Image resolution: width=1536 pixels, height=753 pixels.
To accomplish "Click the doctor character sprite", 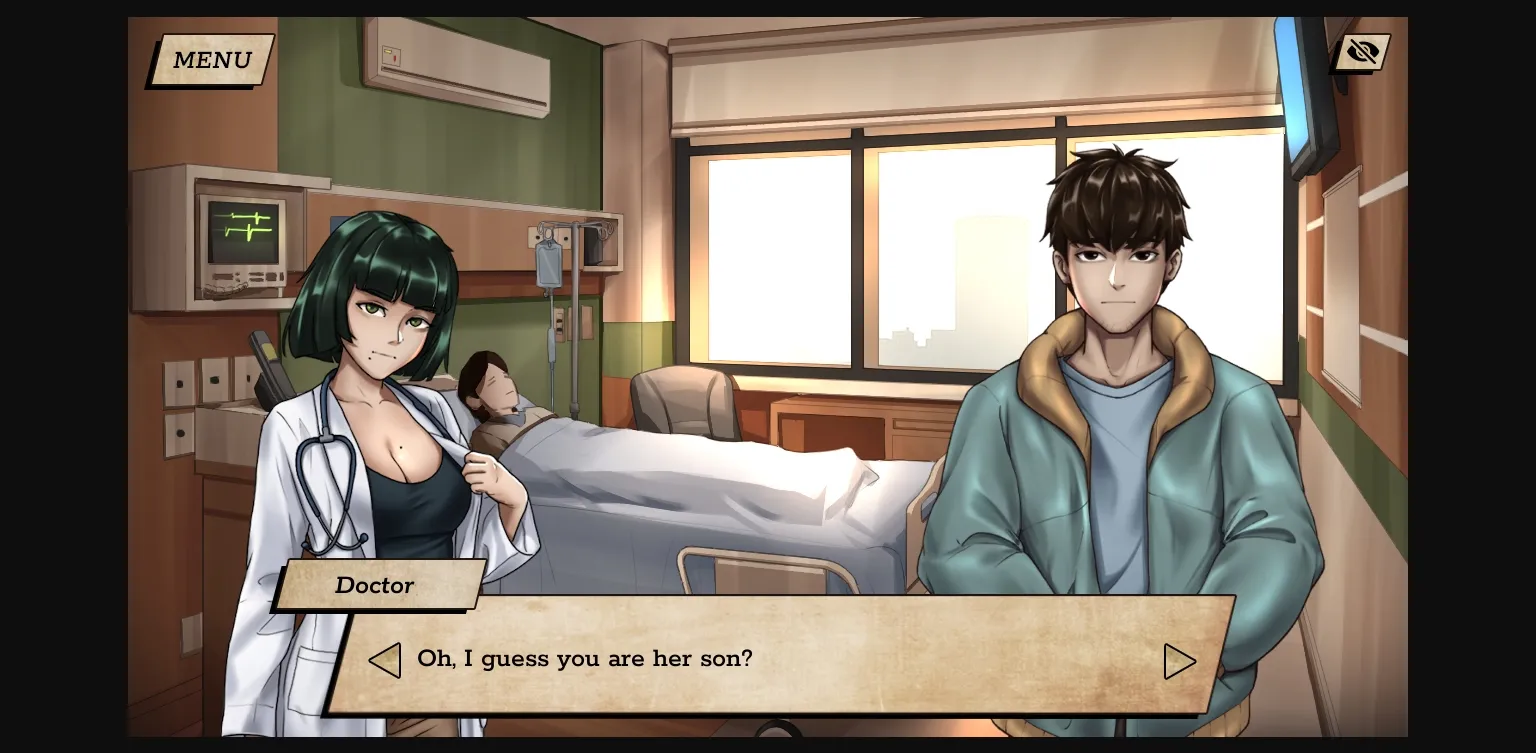I will click(390, 400).
